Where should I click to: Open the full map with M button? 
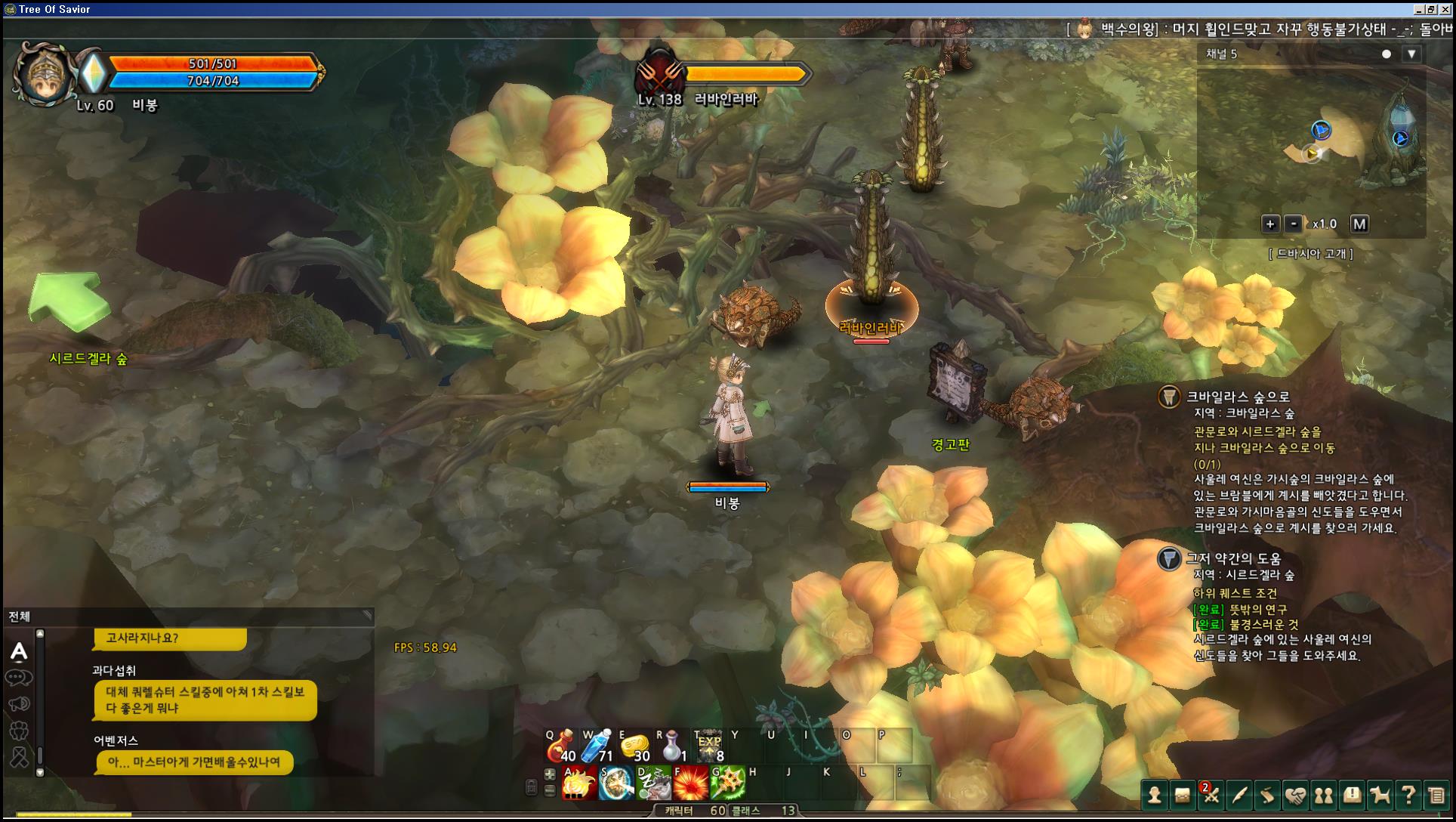click(x=1359, y=224)
